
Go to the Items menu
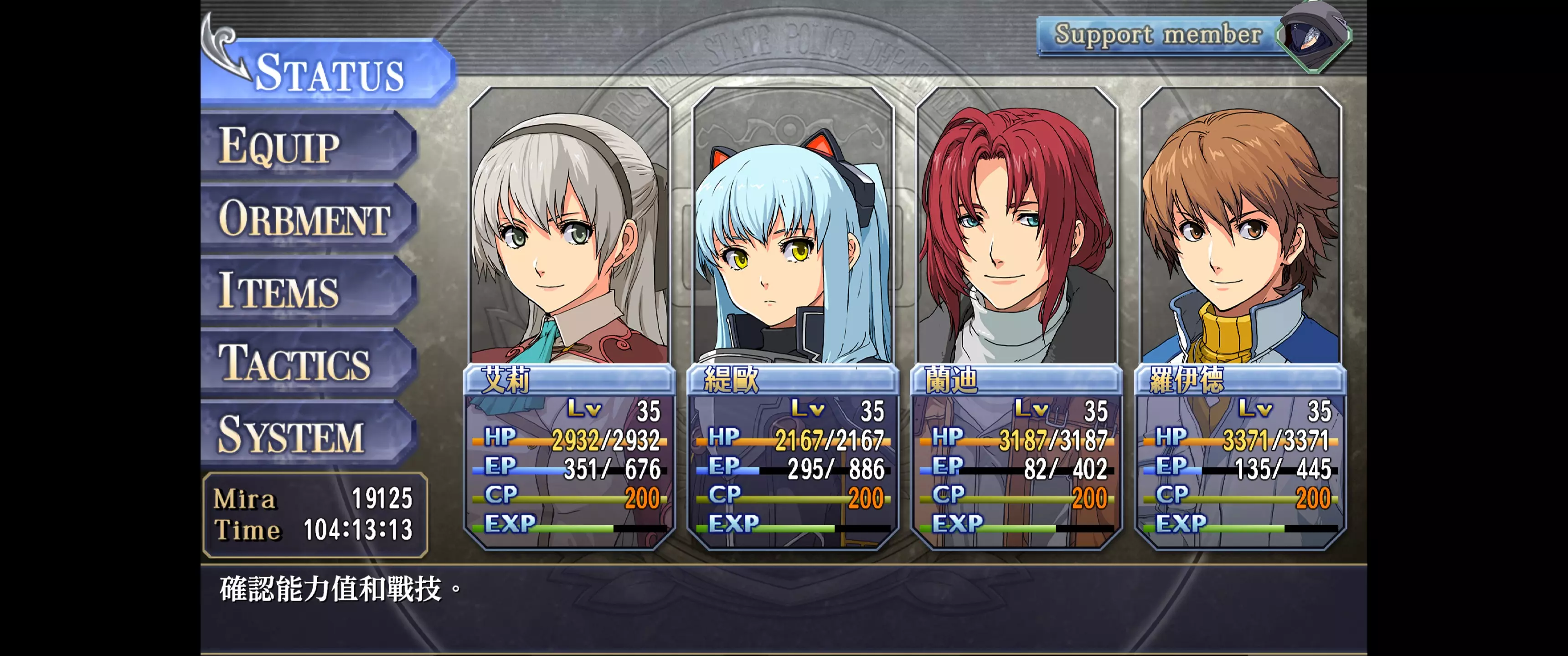307,290
